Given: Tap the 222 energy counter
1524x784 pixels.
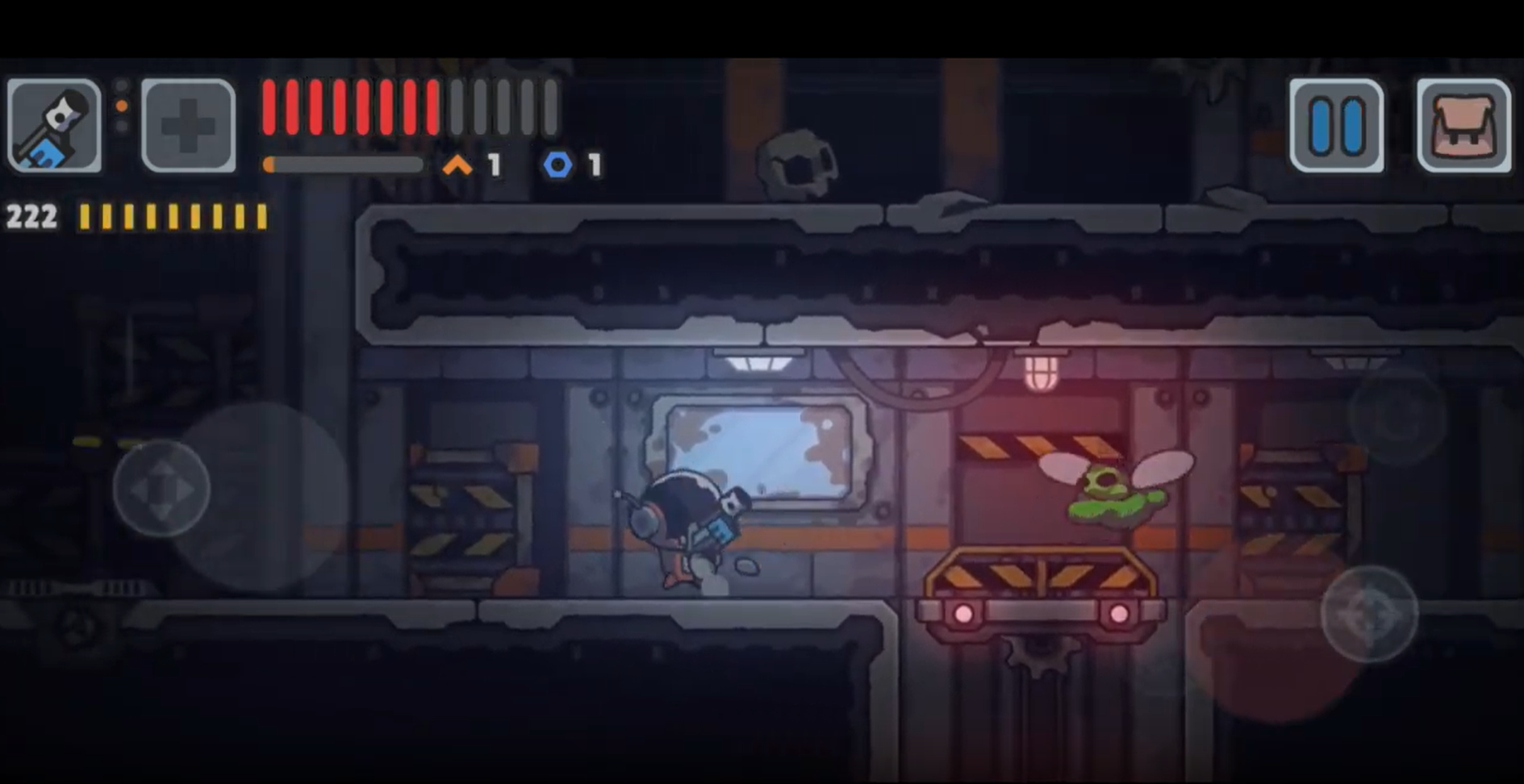Looking at the screenshot, I should pyautogui.click(x=32, y=216).
